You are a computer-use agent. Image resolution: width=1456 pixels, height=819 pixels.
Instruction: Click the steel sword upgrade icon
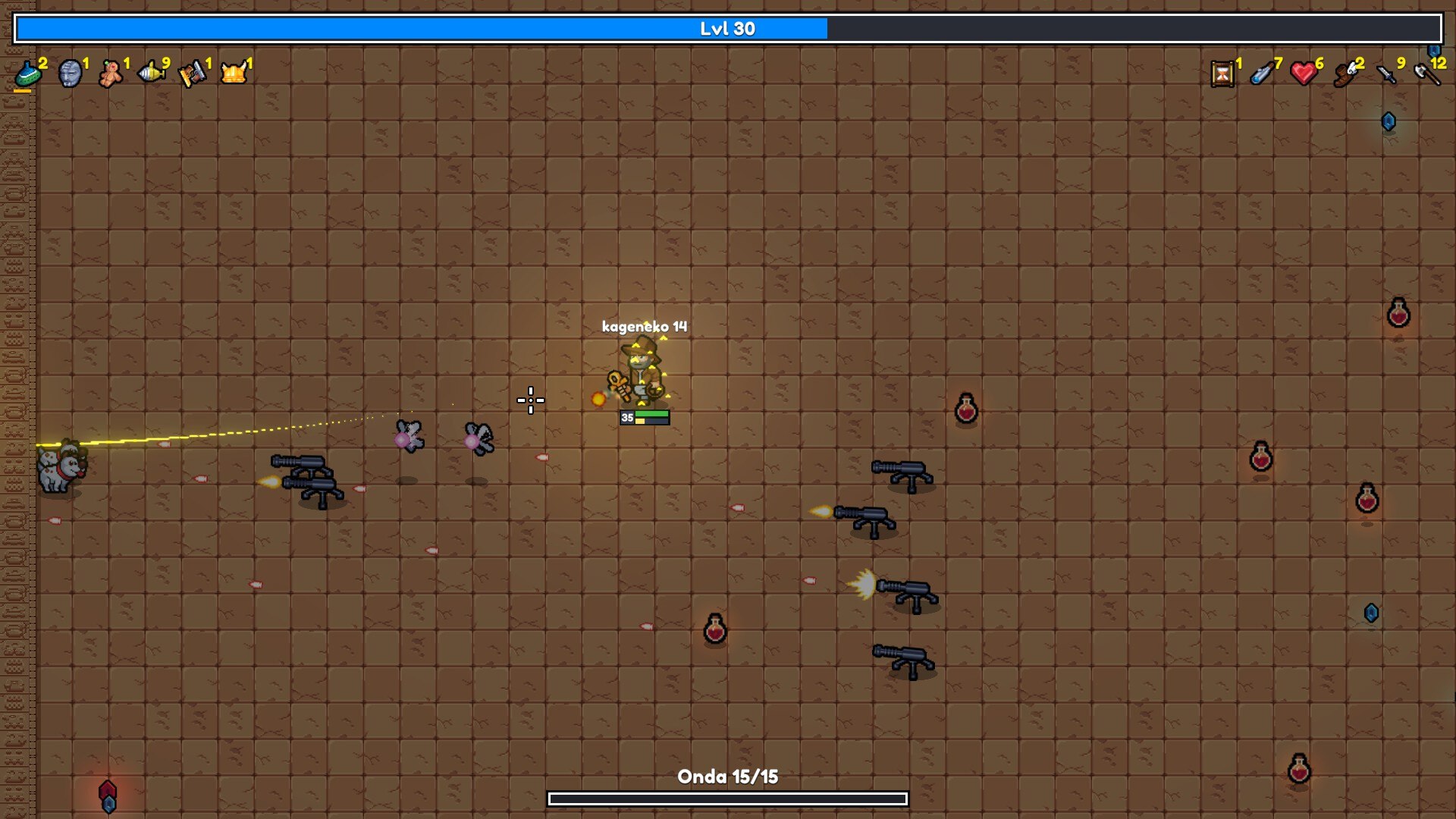(x=1386, y=74)
